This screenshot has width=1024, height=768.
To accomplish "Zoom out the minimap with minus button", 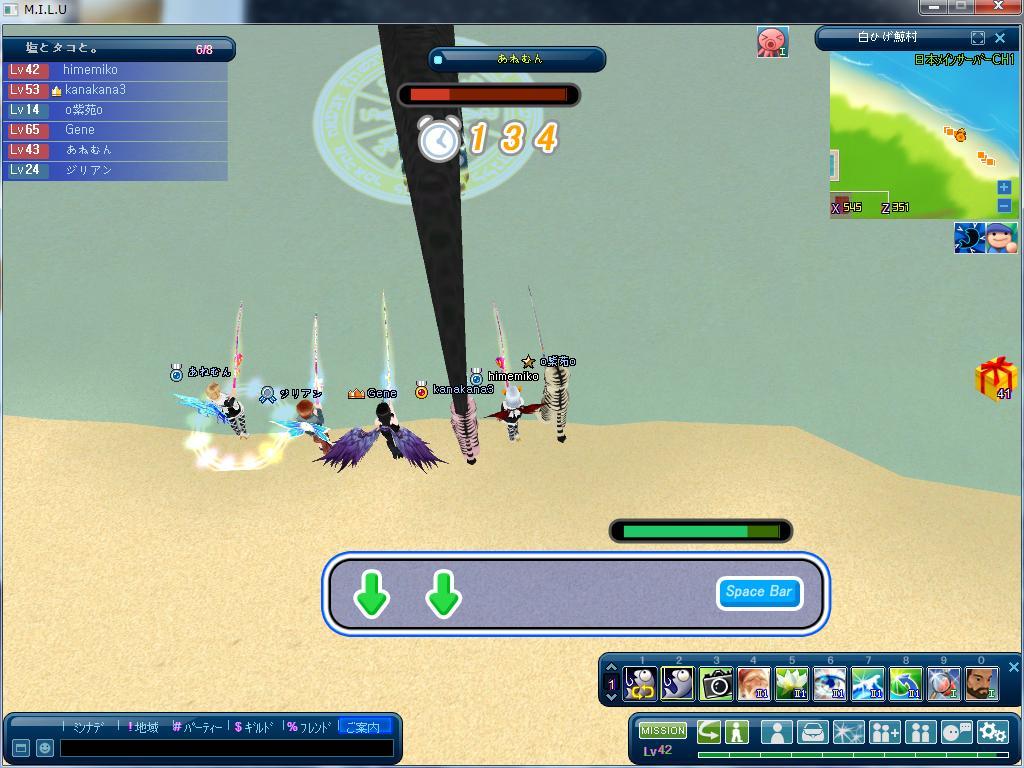I will point(1004,206).
